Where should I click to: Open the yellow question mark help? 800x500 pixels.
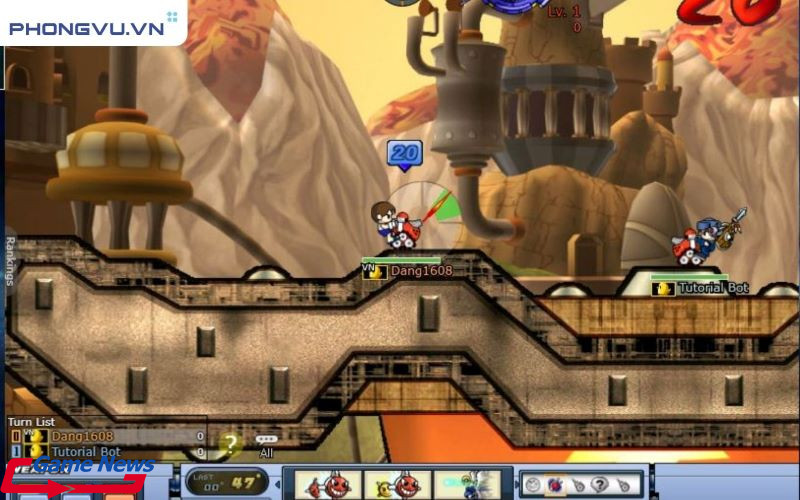point(230,442)
